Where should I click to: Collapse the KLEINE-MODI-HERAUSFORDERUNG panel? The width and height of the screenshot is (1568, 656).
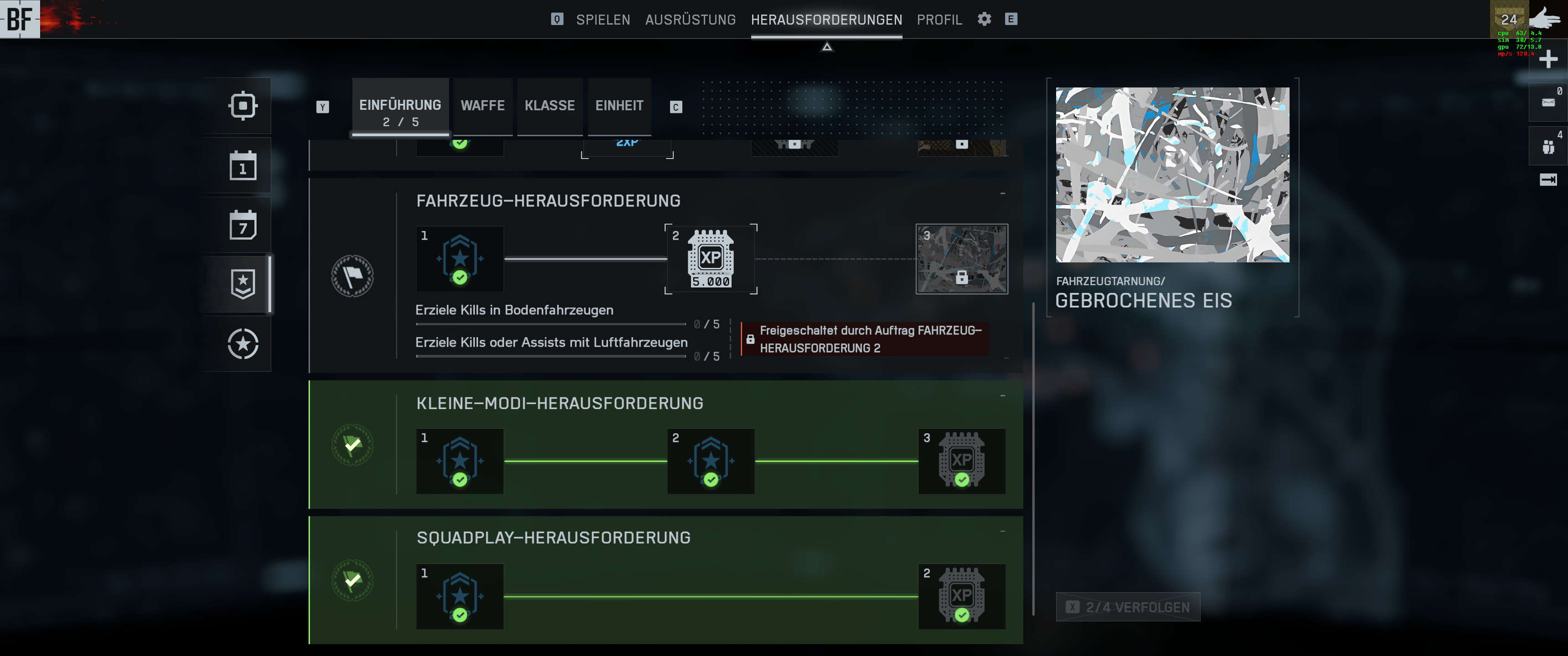[1002, 396]
